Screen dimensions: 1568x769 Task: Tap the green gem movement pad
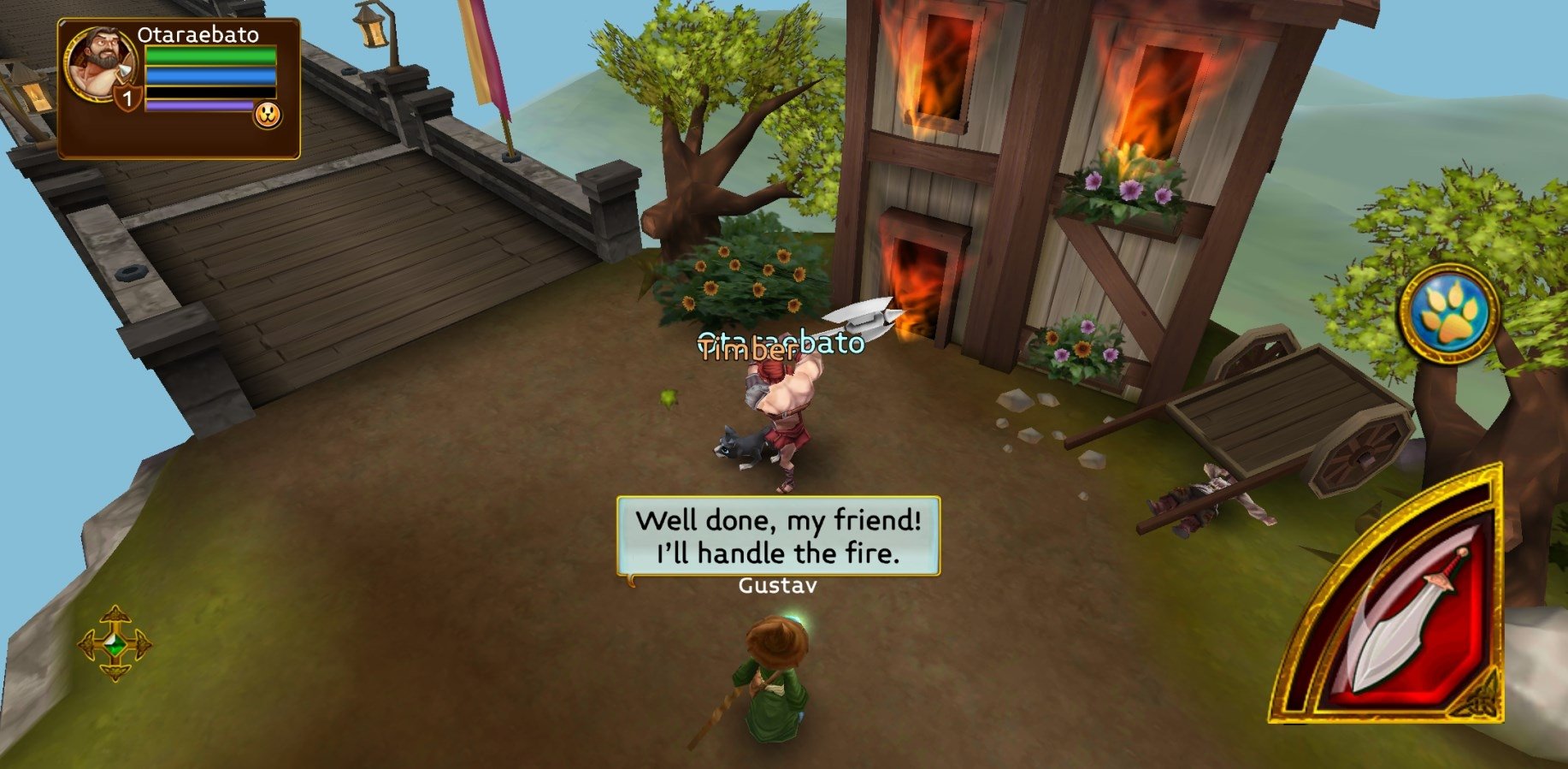point(115,644)
